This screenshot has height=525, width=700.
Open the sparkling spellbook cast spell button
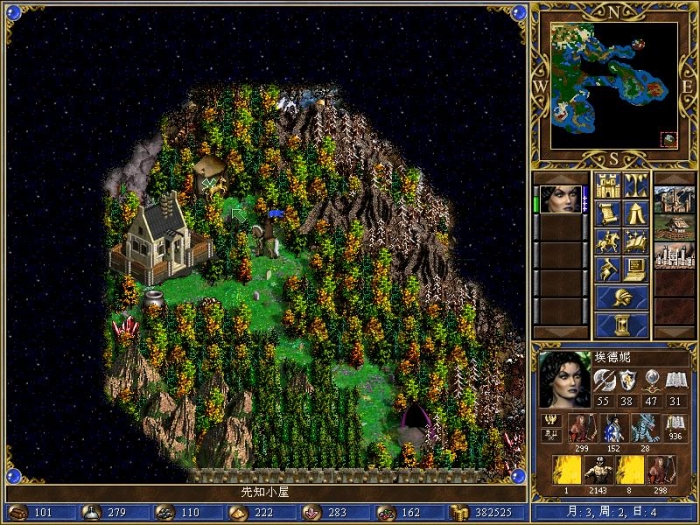point(636,241)
